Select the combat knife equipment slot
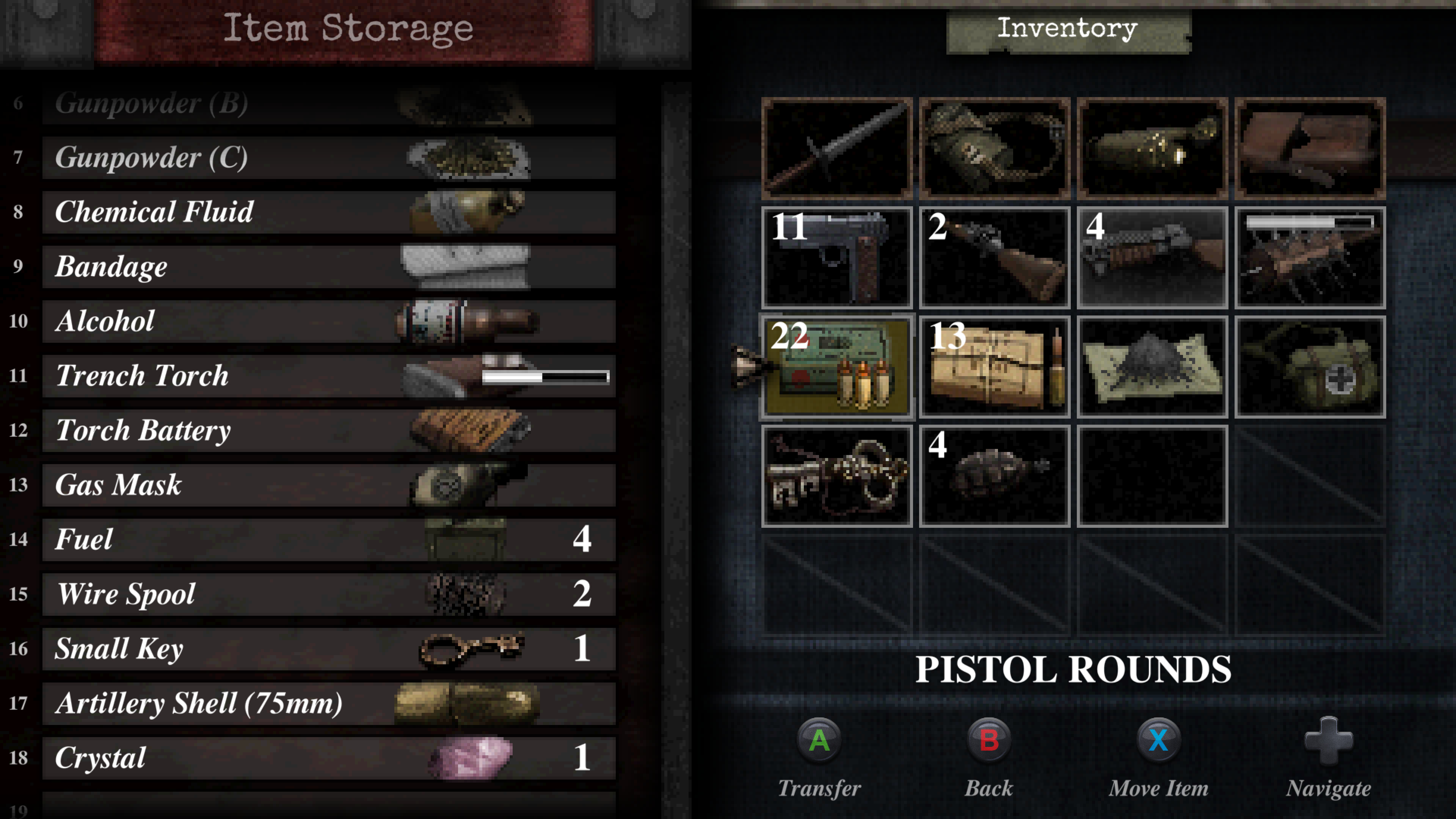Viewport: 1456px width, 819px height. tap(836, 148)
